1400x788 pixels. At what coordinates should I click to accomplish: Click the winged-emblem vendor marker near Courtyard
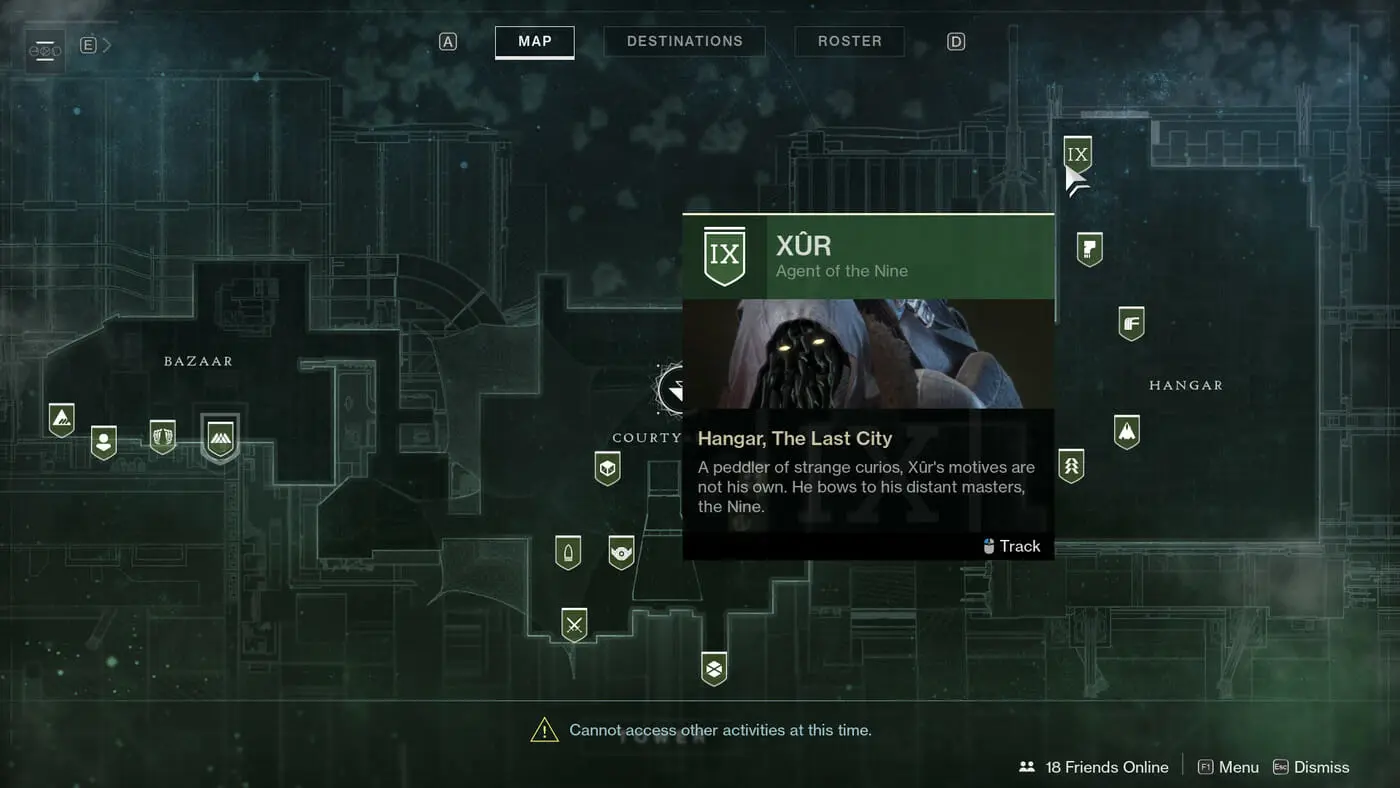621,550
